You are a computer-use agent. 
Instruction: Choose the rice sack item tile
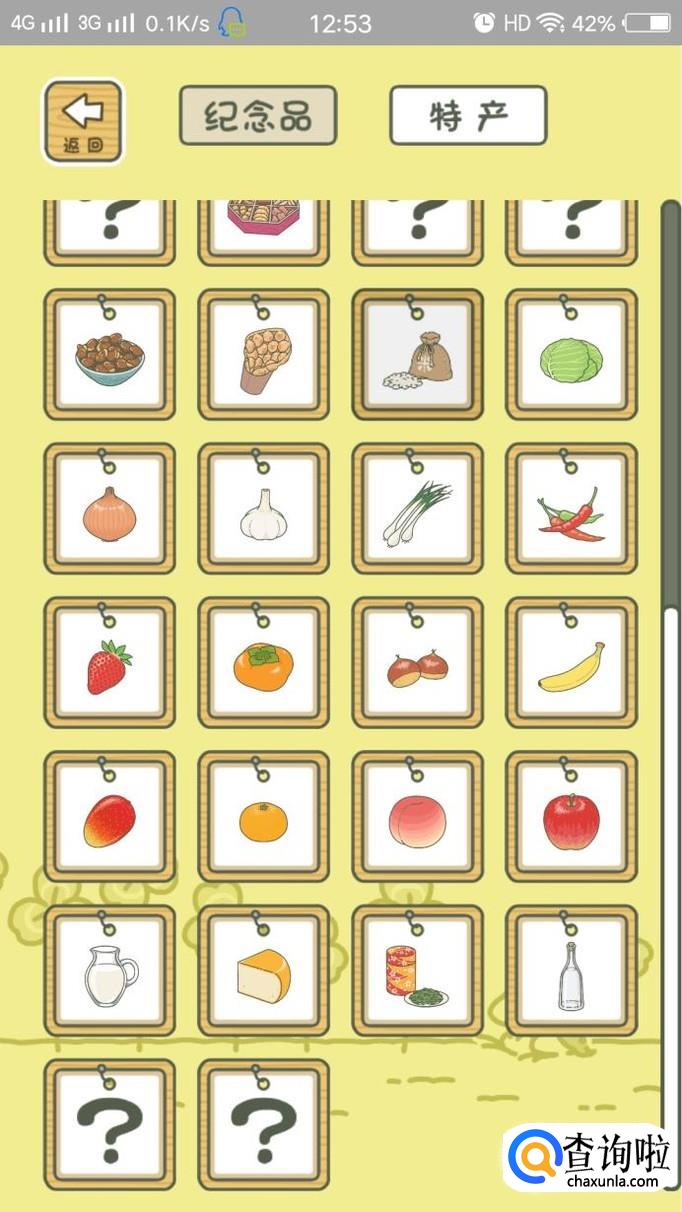(417, 356)
